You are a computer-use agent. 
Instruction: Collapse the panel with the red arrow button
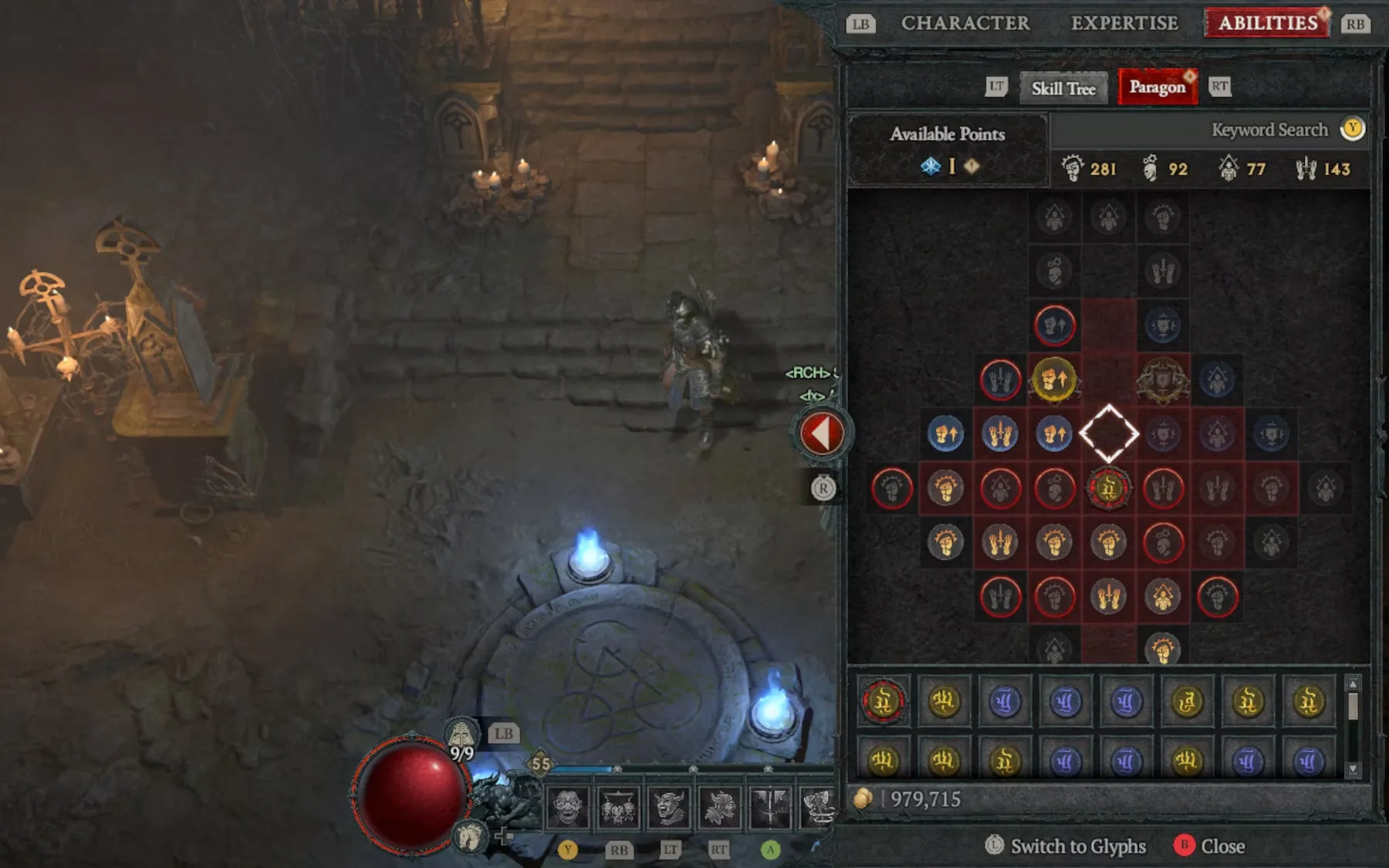821,434
